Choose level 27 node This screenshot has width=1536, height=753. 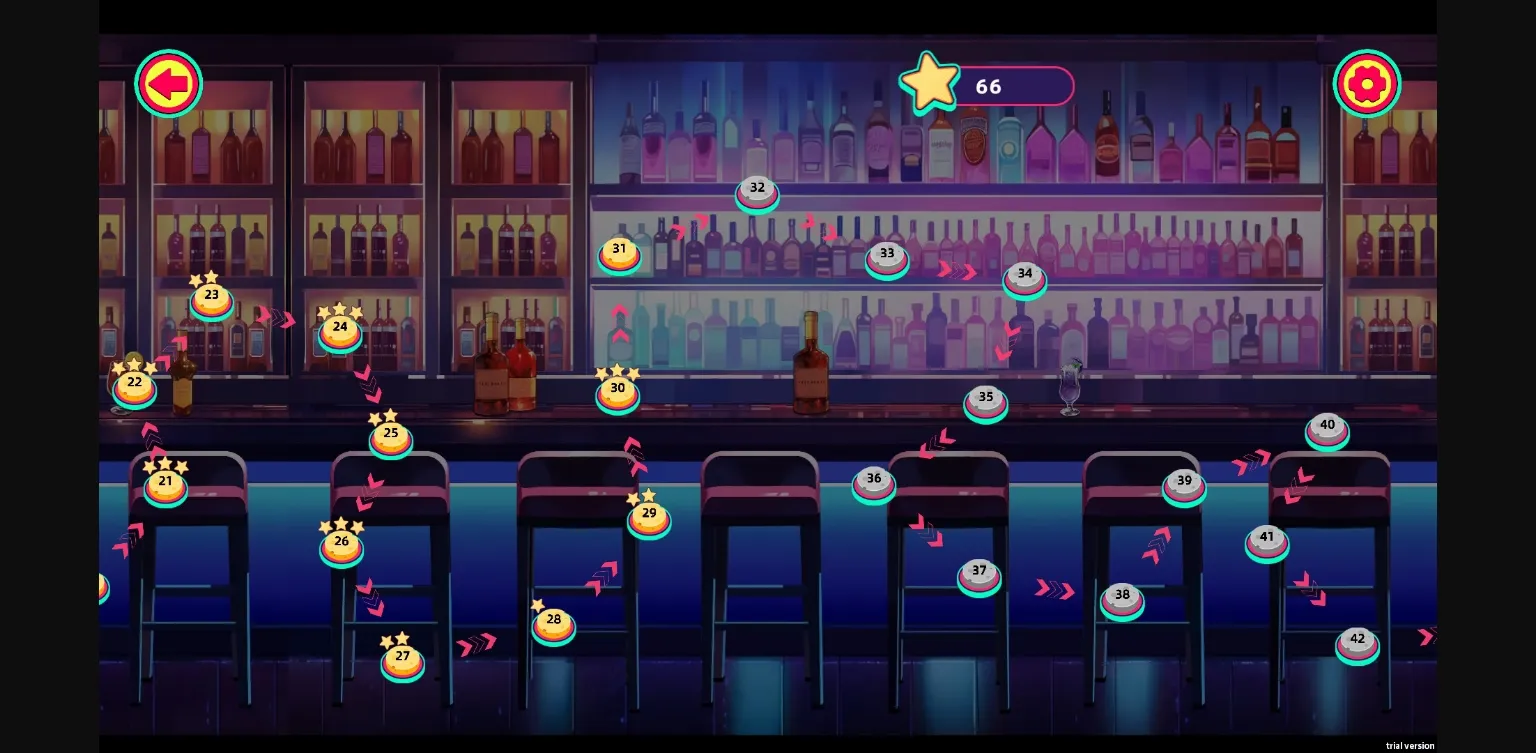click(403, 660)
